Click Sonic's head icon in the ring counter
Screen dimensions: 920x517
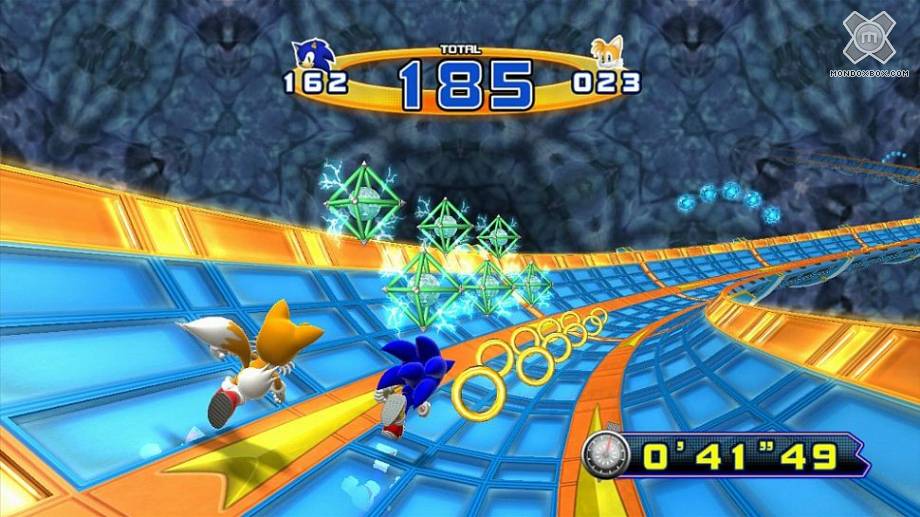(312, 57)
